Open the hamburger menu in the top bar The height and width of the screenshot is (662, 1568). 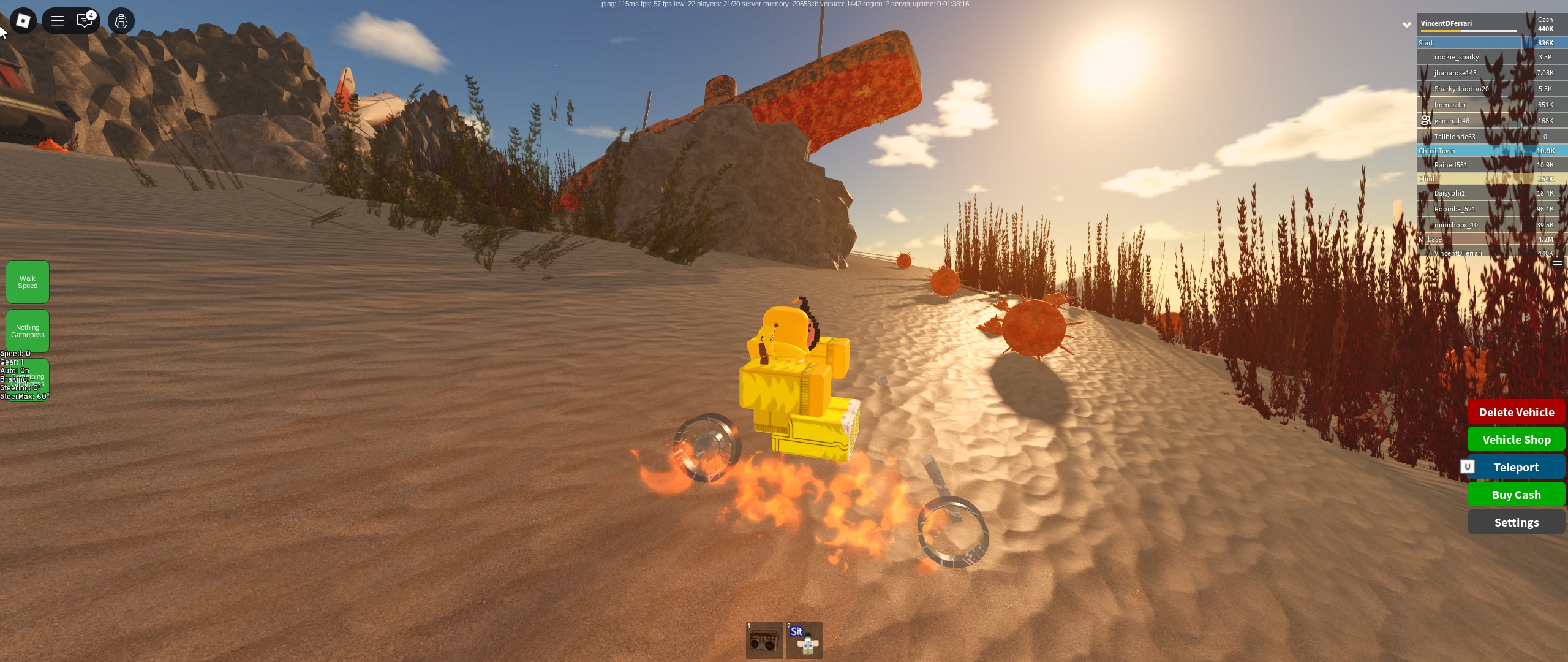[x=58, y=21]
